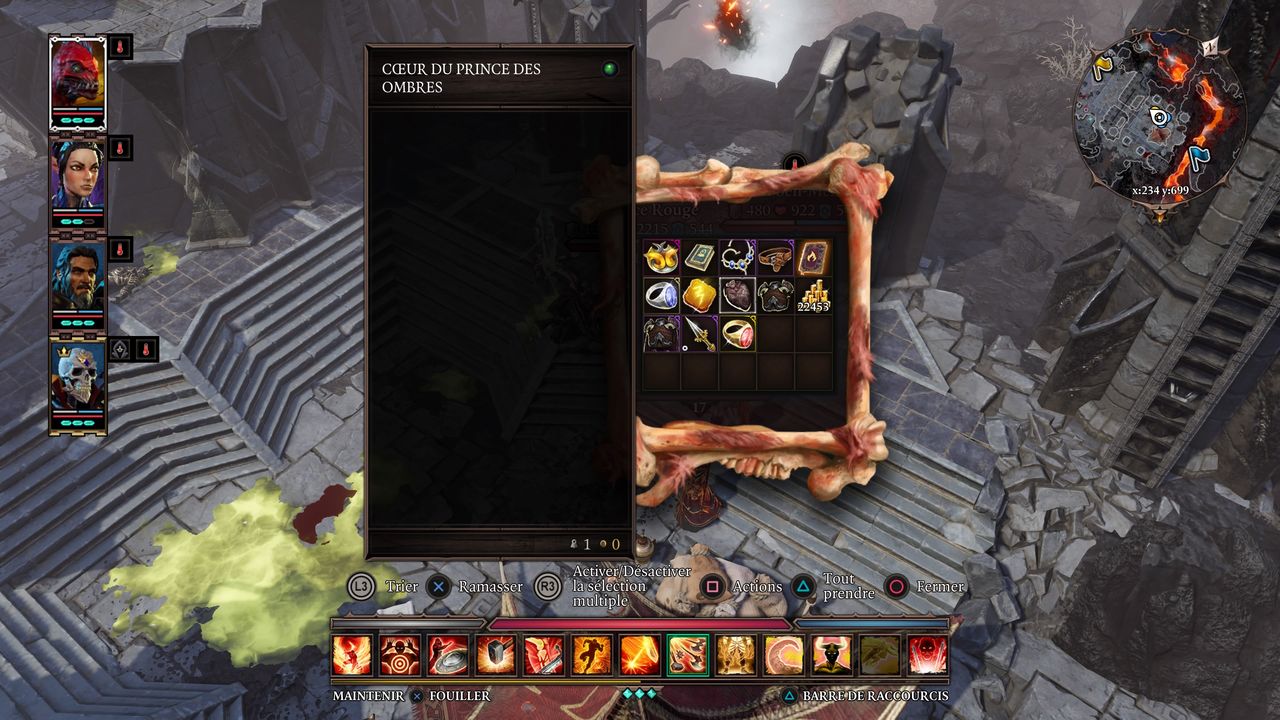Screen dimensions: 1280x720
Task: Activate the hammer strike skill in hotbar
Action: (496, 656)
